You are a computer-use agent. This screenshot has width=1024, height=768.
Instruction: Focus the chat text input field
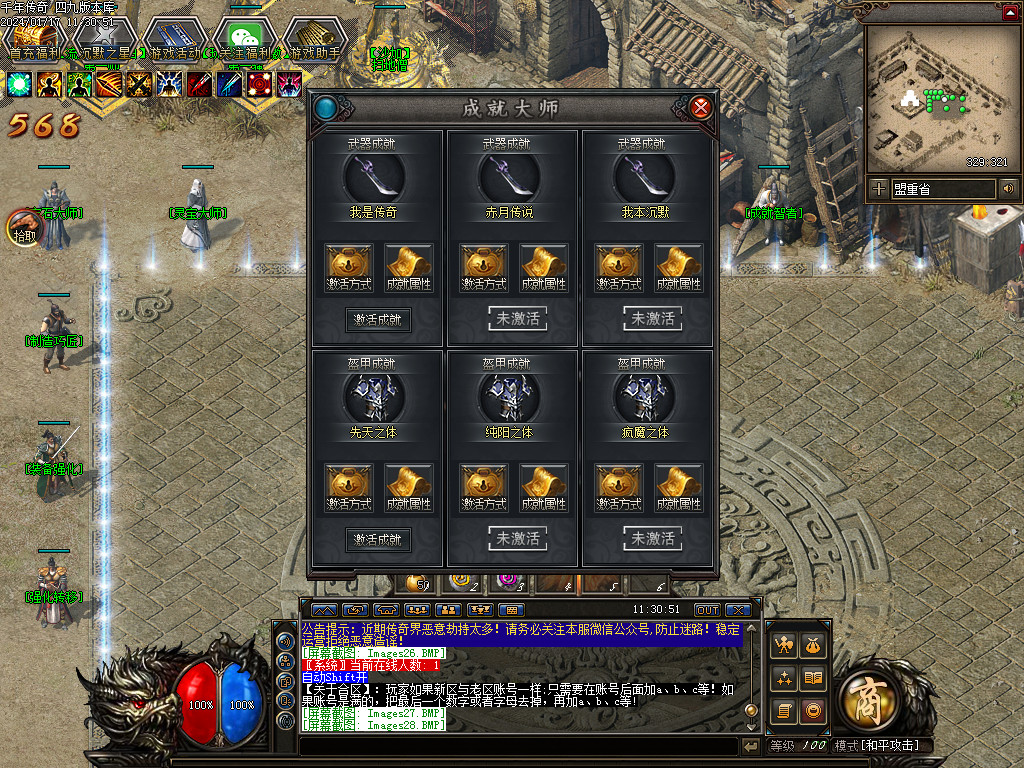518,746
